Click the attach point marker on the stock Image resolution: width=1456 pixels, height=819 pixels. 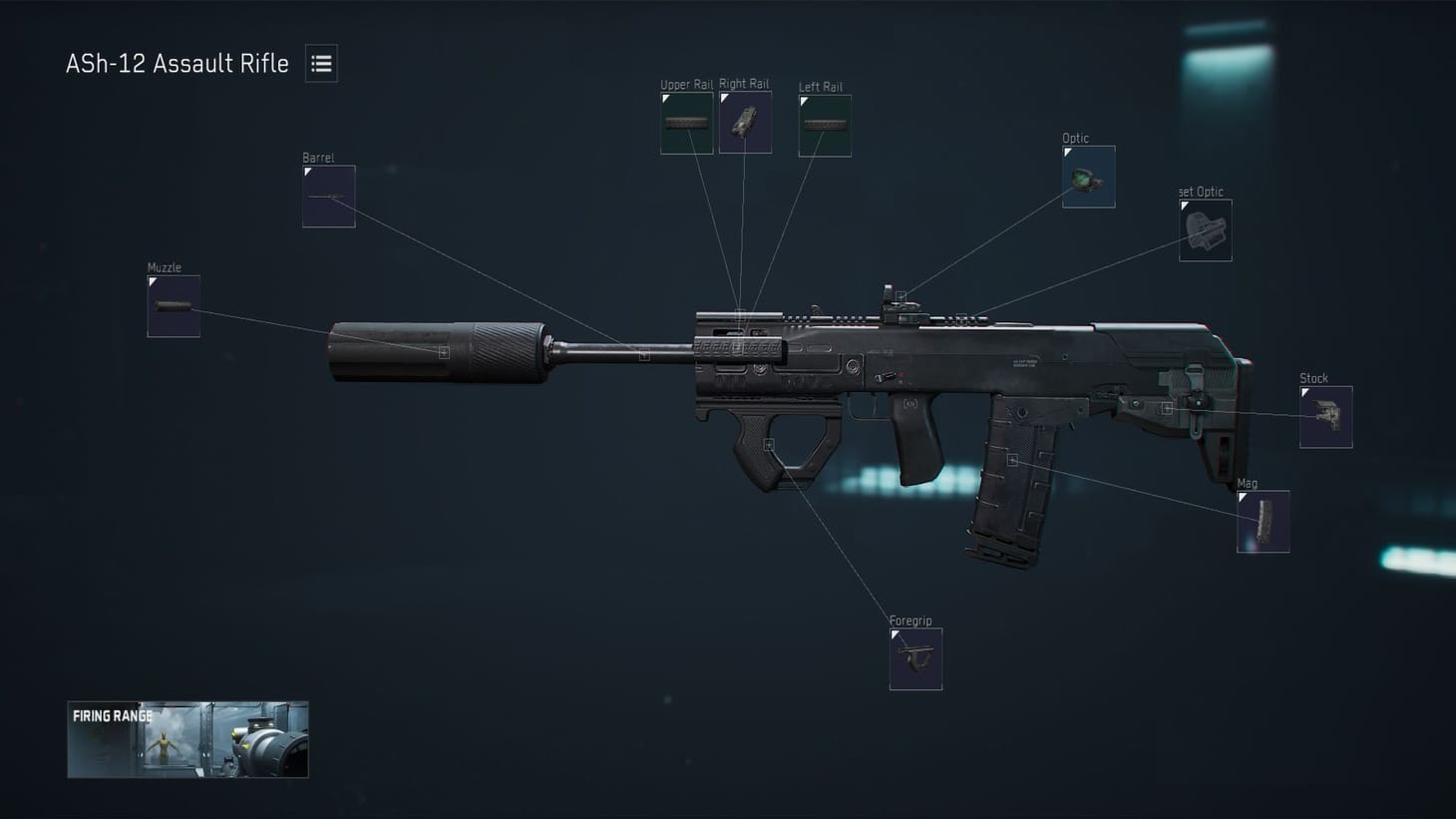click(1167, 408)
